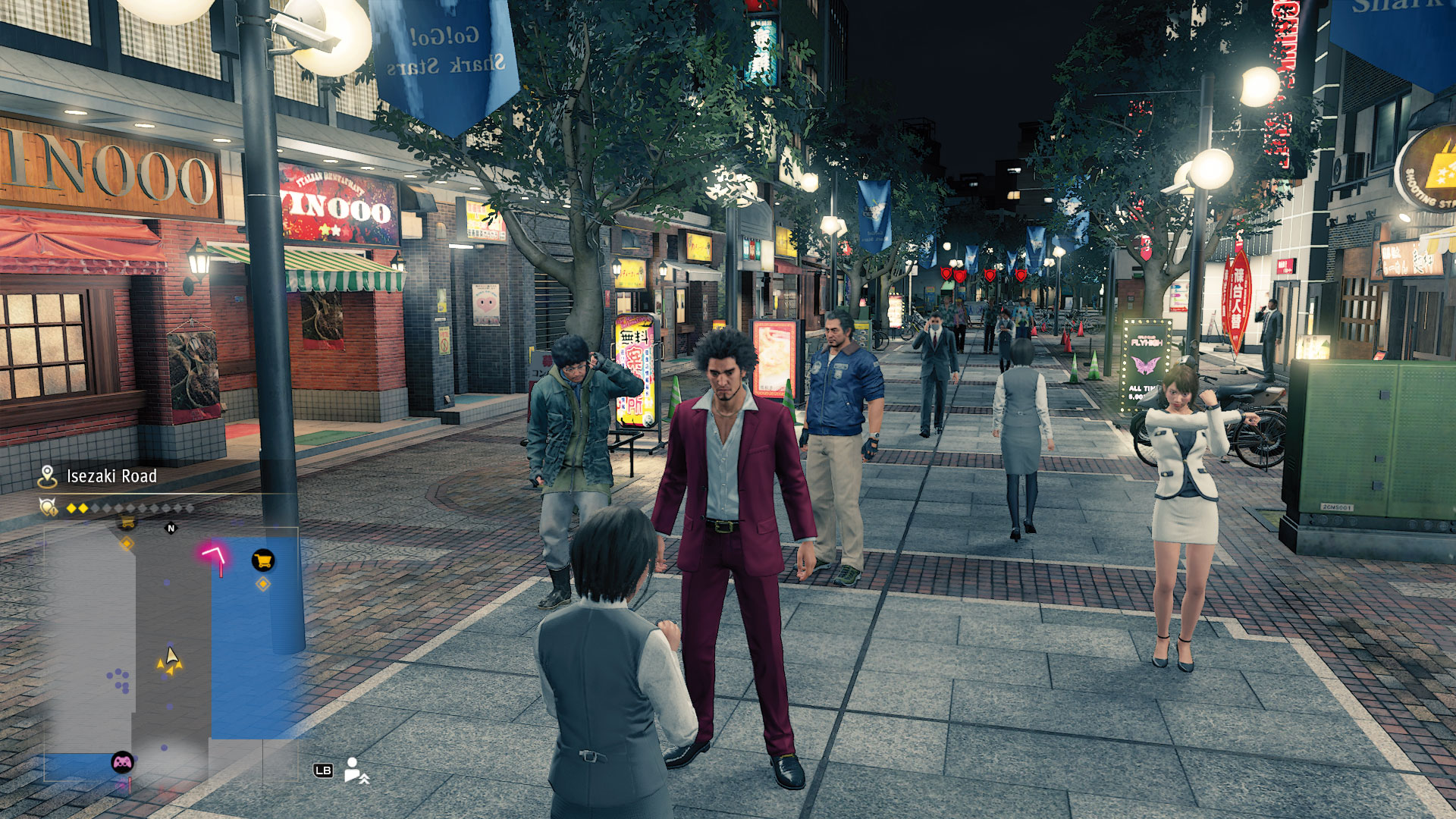Select the glowing pink destination marker

215,556
